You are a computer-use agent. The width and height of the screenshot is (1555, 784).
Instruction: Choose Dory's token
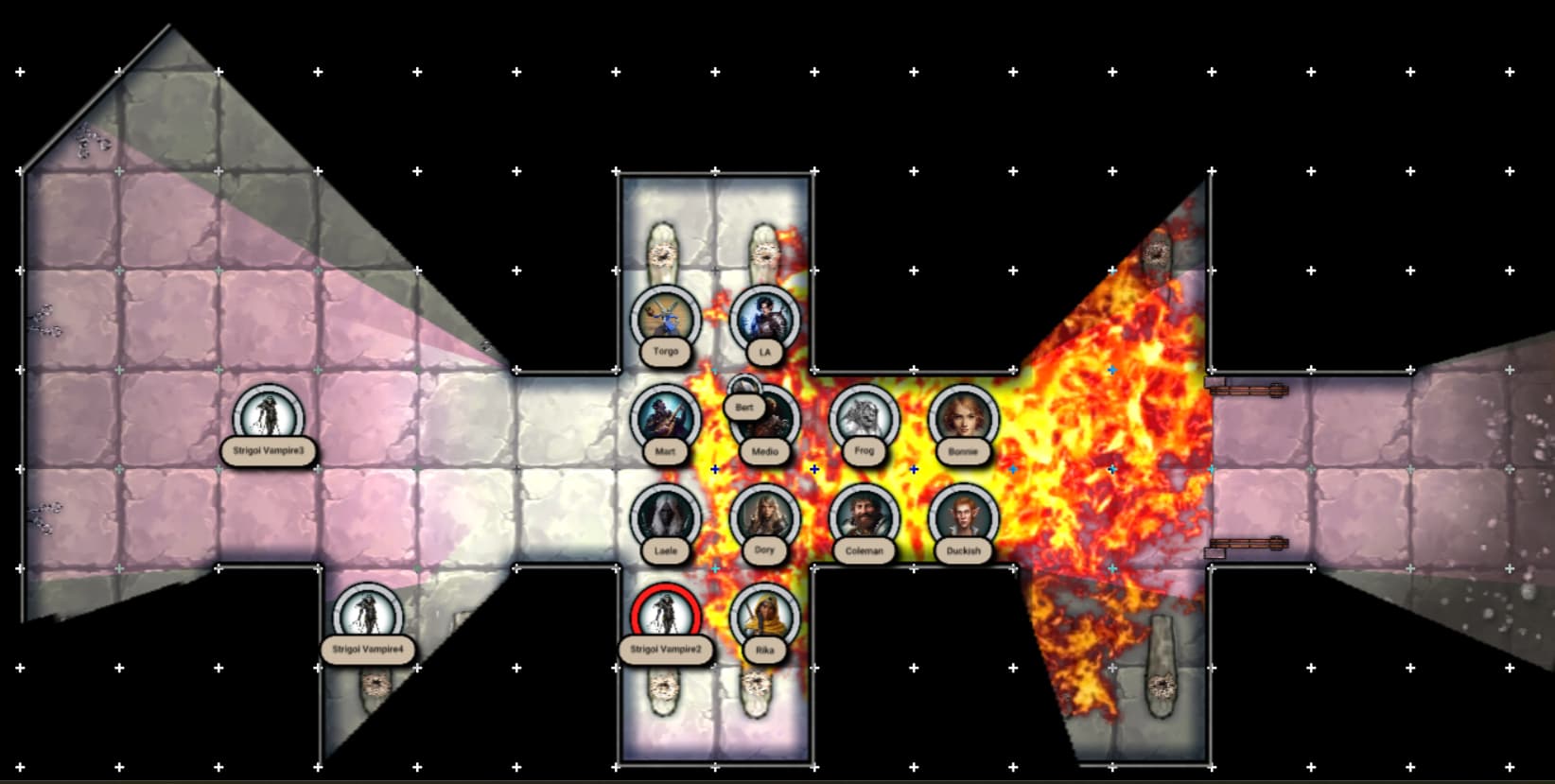(765, 517)
